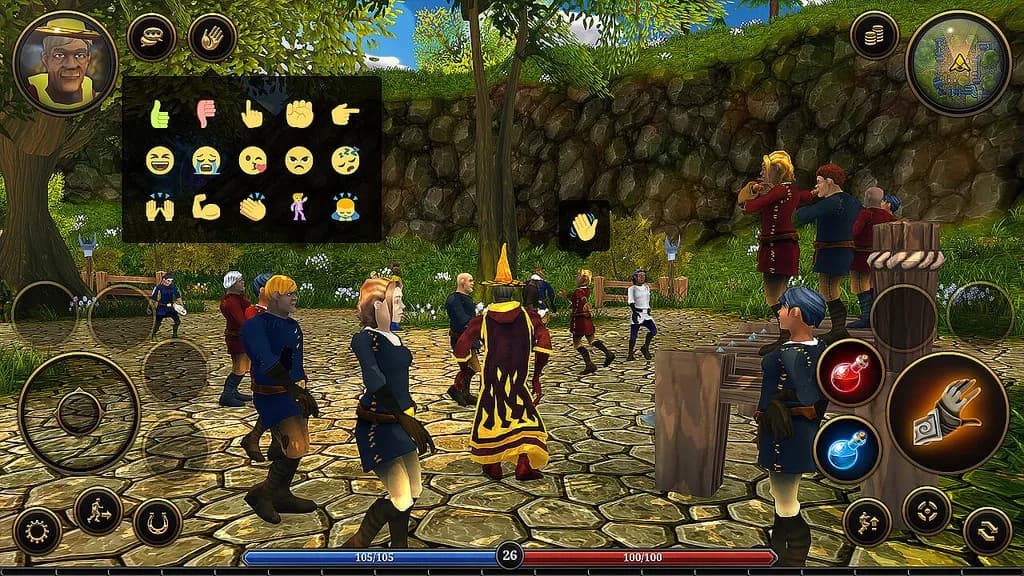The height and width of the screenshot is (576, 1024).
Task: Select the crying face emote
Action: click(x=206, y=160)
